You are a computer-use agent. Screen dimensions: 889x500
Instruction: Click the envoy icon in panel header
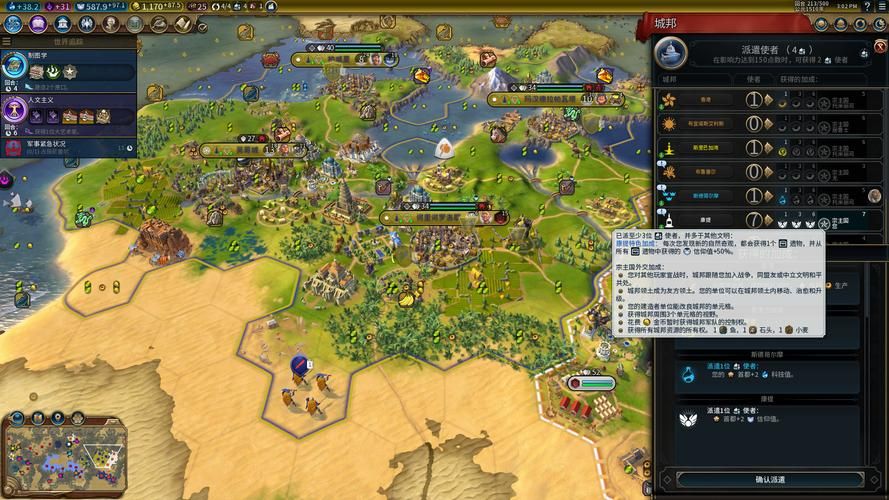pos(670,51)
